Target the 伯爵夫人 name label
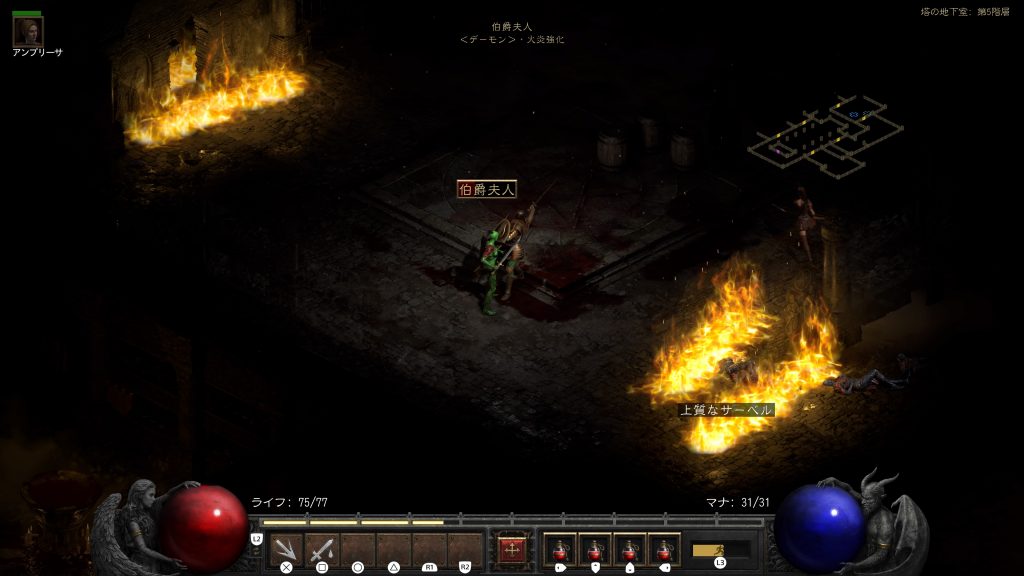The image size is (1024, 576). click(487, 189)
